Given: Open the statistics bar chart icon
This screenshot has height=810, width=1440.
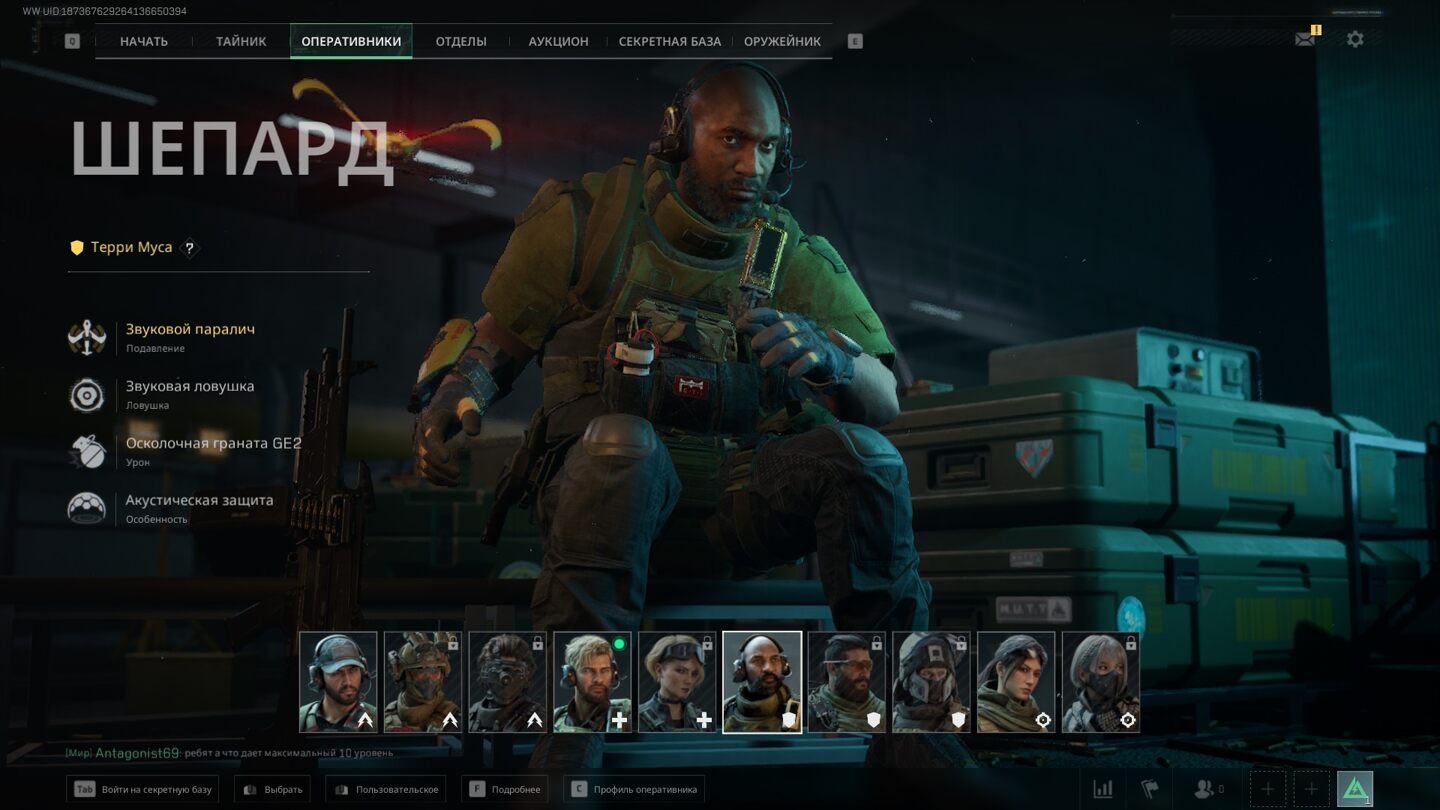Looking at the screenshot, I should click(1103, 789).
